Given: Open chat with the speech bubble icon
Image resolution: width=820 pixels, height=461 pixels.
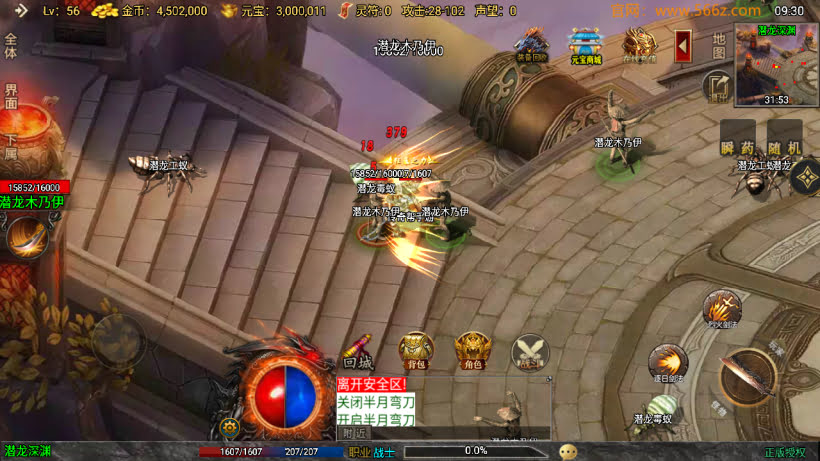Looking at the screenshot, I should point(567,451).
